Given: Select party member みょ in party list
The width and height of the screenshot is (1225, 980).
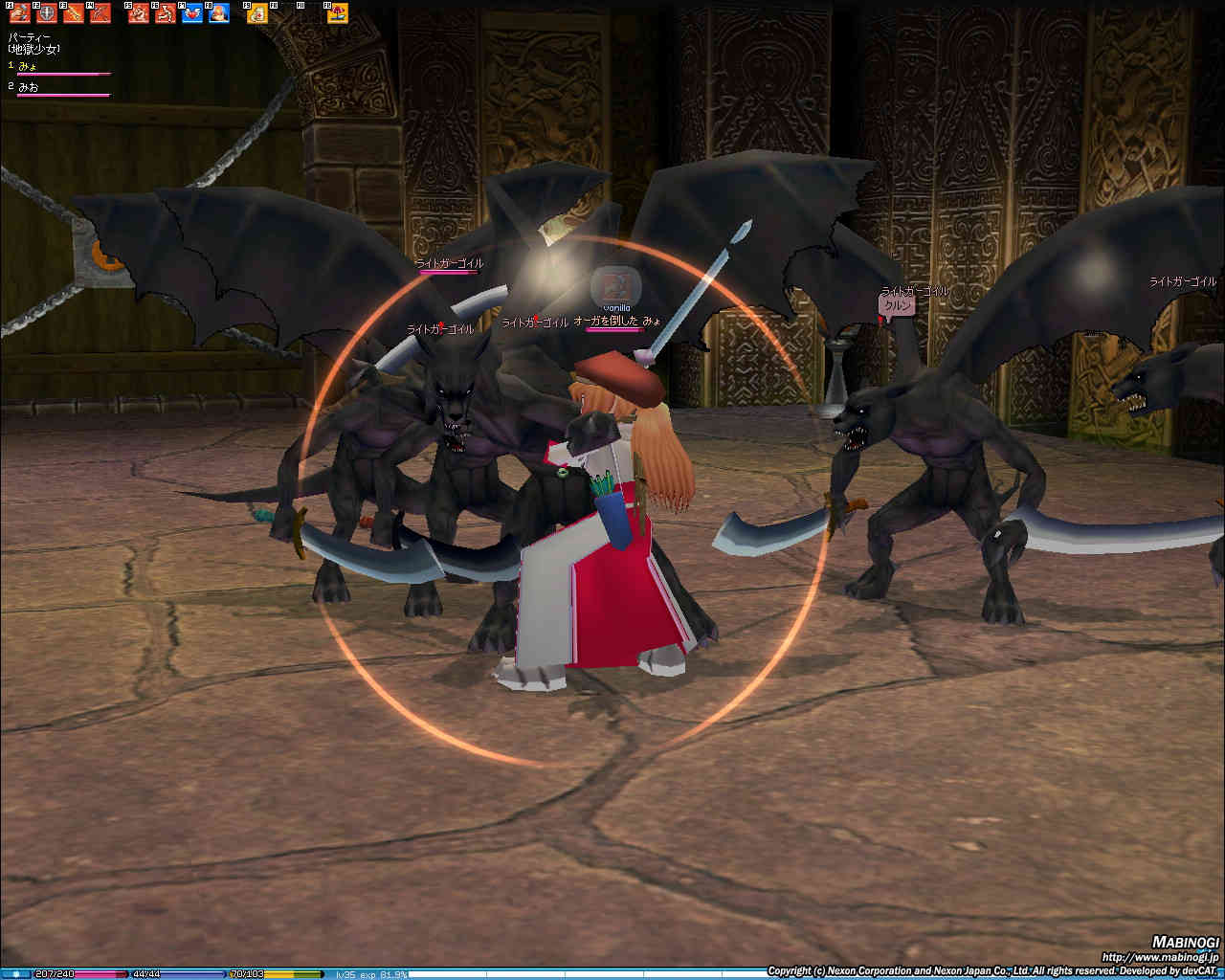Looking at the screenshot, I should pos(29,66).
